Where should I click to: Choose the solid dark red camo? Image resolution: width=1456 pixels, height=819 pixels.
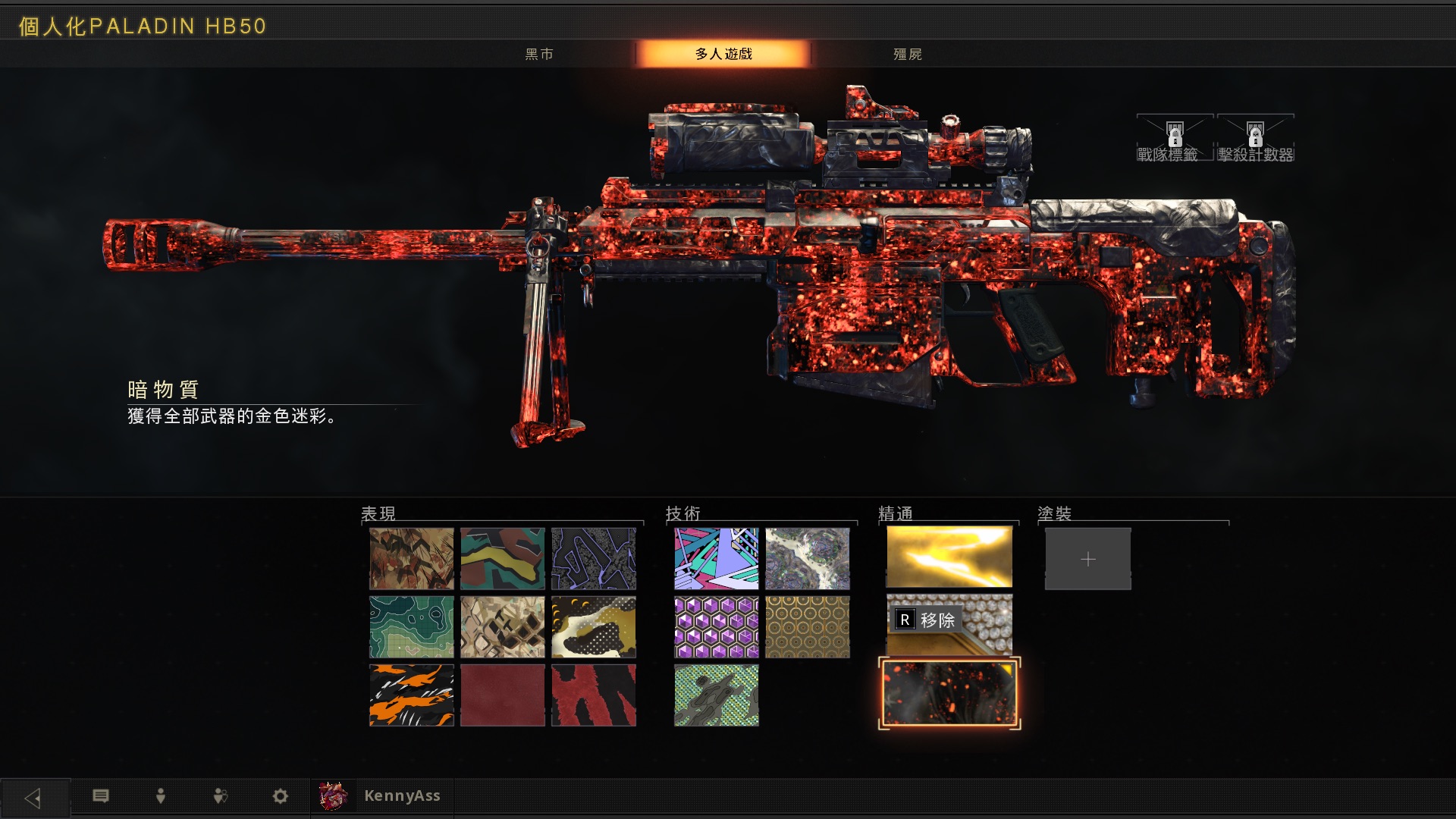502,695
